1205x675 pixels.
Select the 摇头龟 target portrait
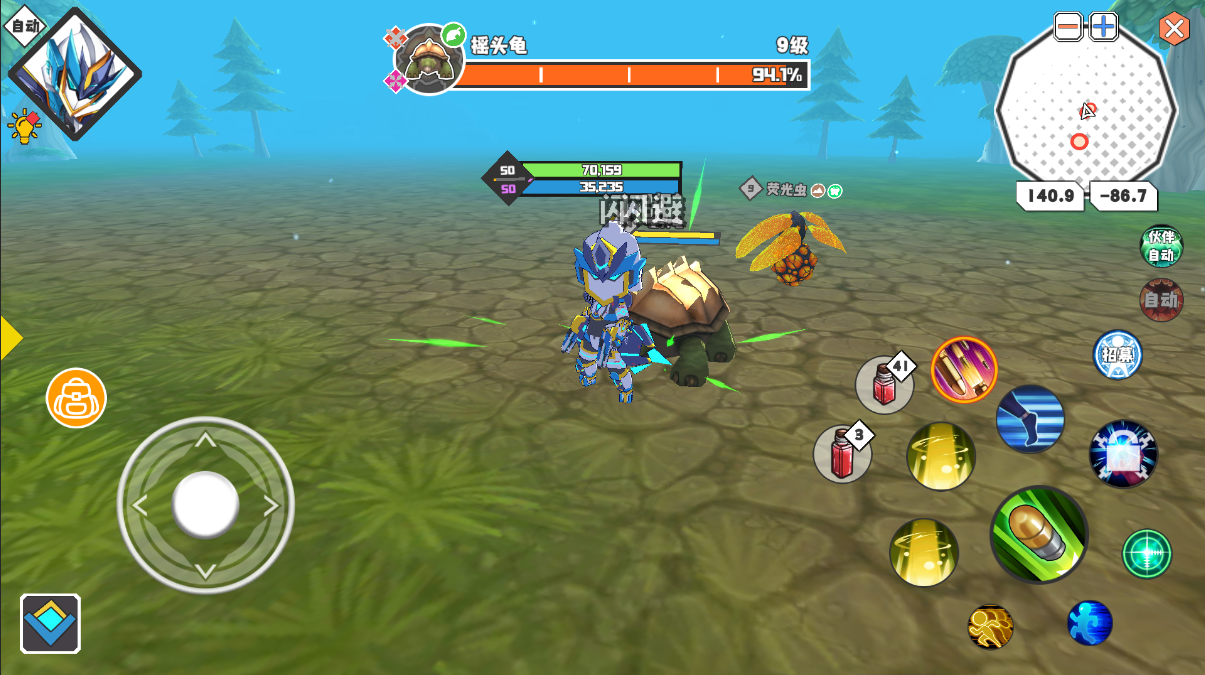pyautogui.click(x=430, y=60)
